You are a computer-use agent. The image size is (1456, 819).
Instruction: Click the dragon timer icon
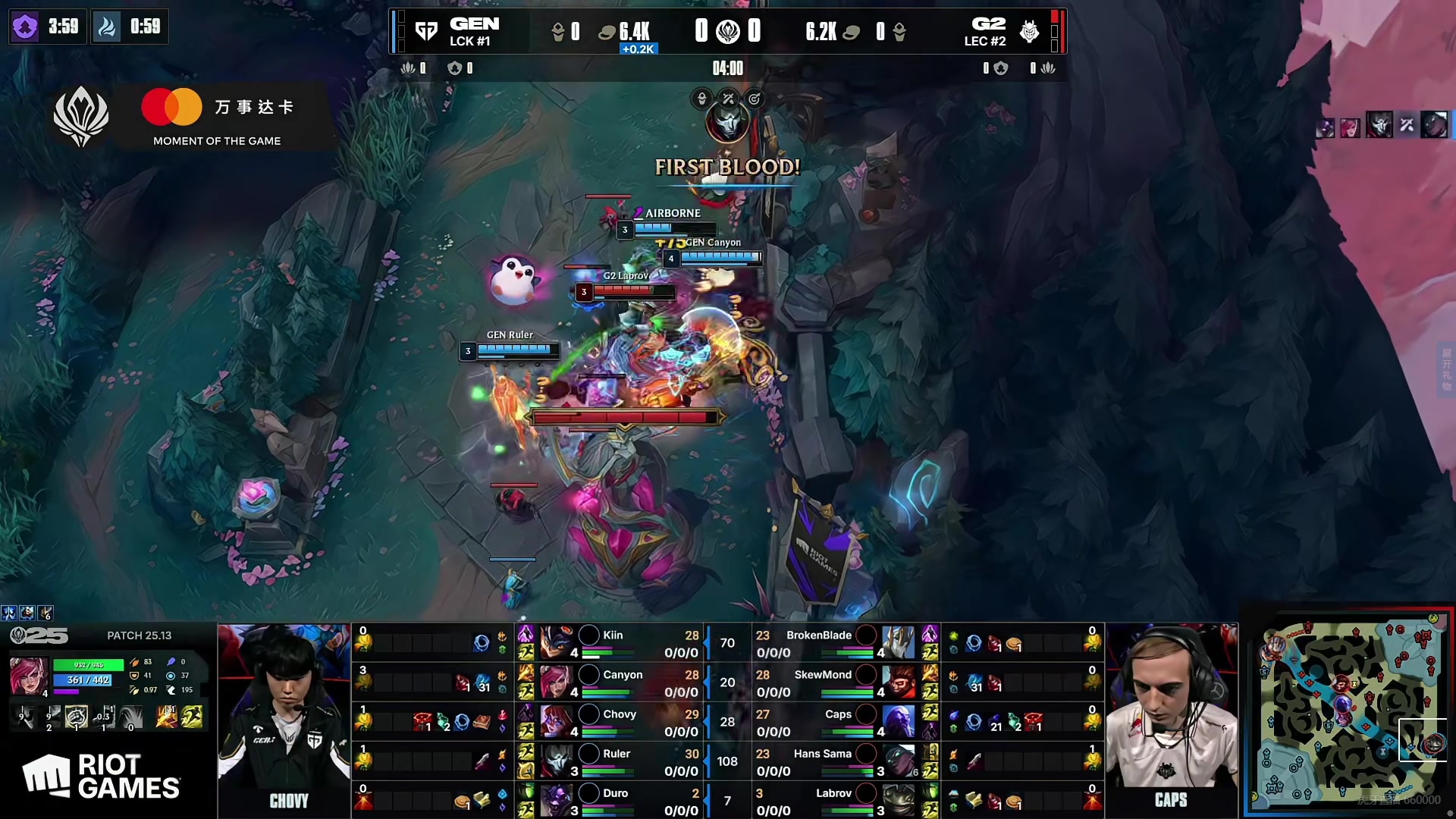coord(107,27)
